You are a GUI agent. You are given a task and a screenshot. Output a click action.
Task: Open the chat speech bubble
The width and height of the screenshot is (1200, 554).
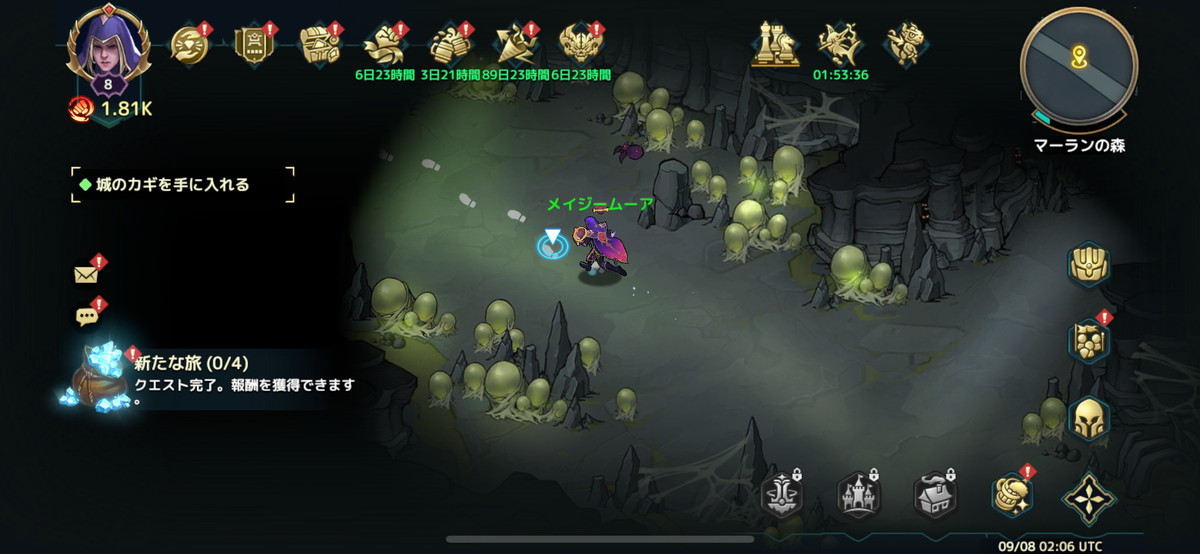pyautogui.click(x=87, y=317)
